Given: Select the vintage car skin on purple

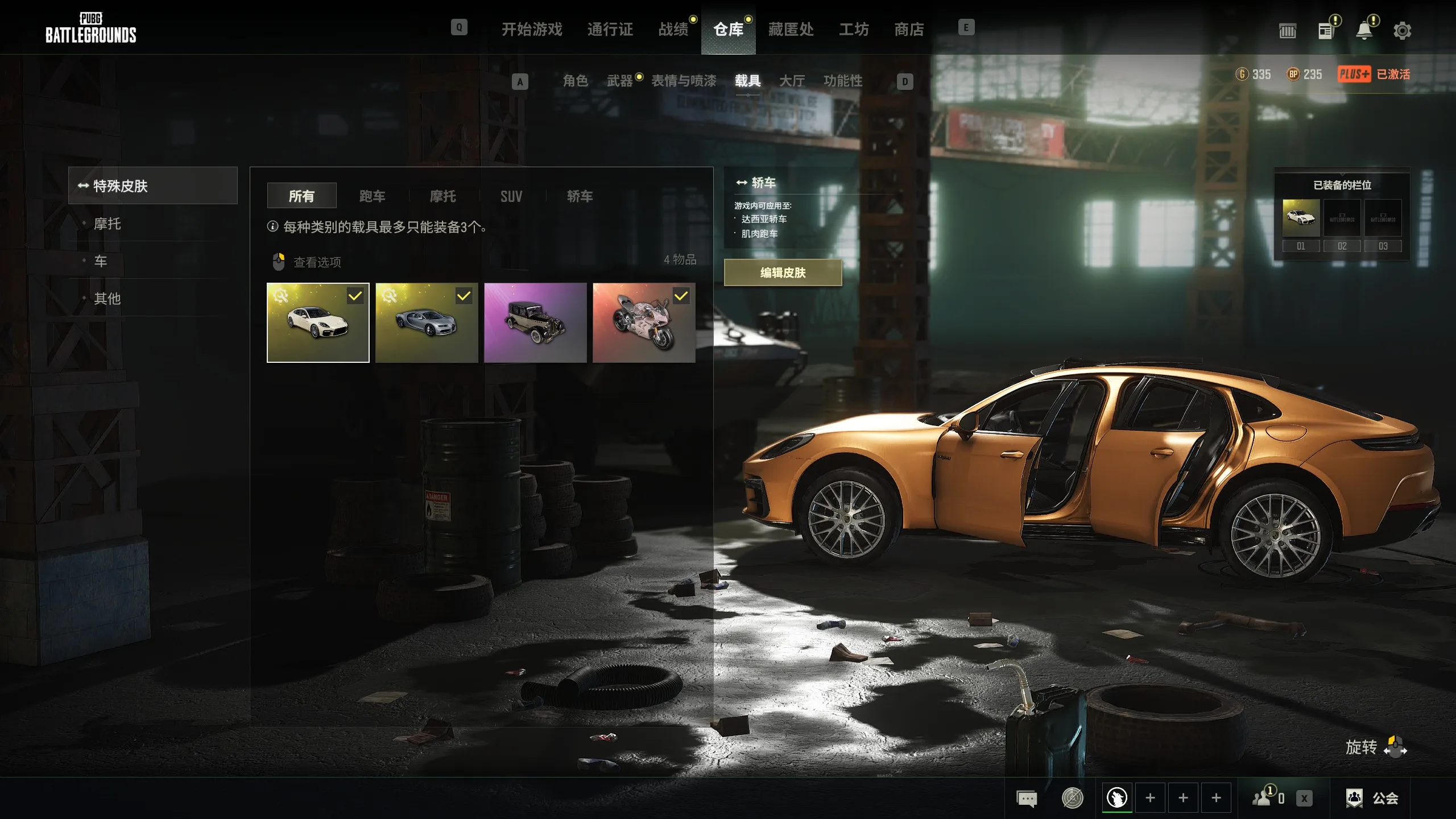Looking at the screenshot, I should click(x=535, y=322).
